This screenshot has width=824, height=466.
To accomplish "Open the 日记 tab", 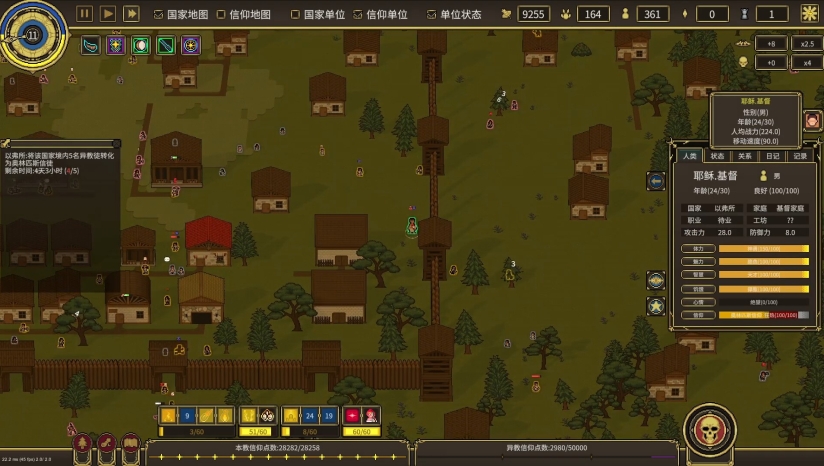I will pyautogui.click(x=773, y=156).
